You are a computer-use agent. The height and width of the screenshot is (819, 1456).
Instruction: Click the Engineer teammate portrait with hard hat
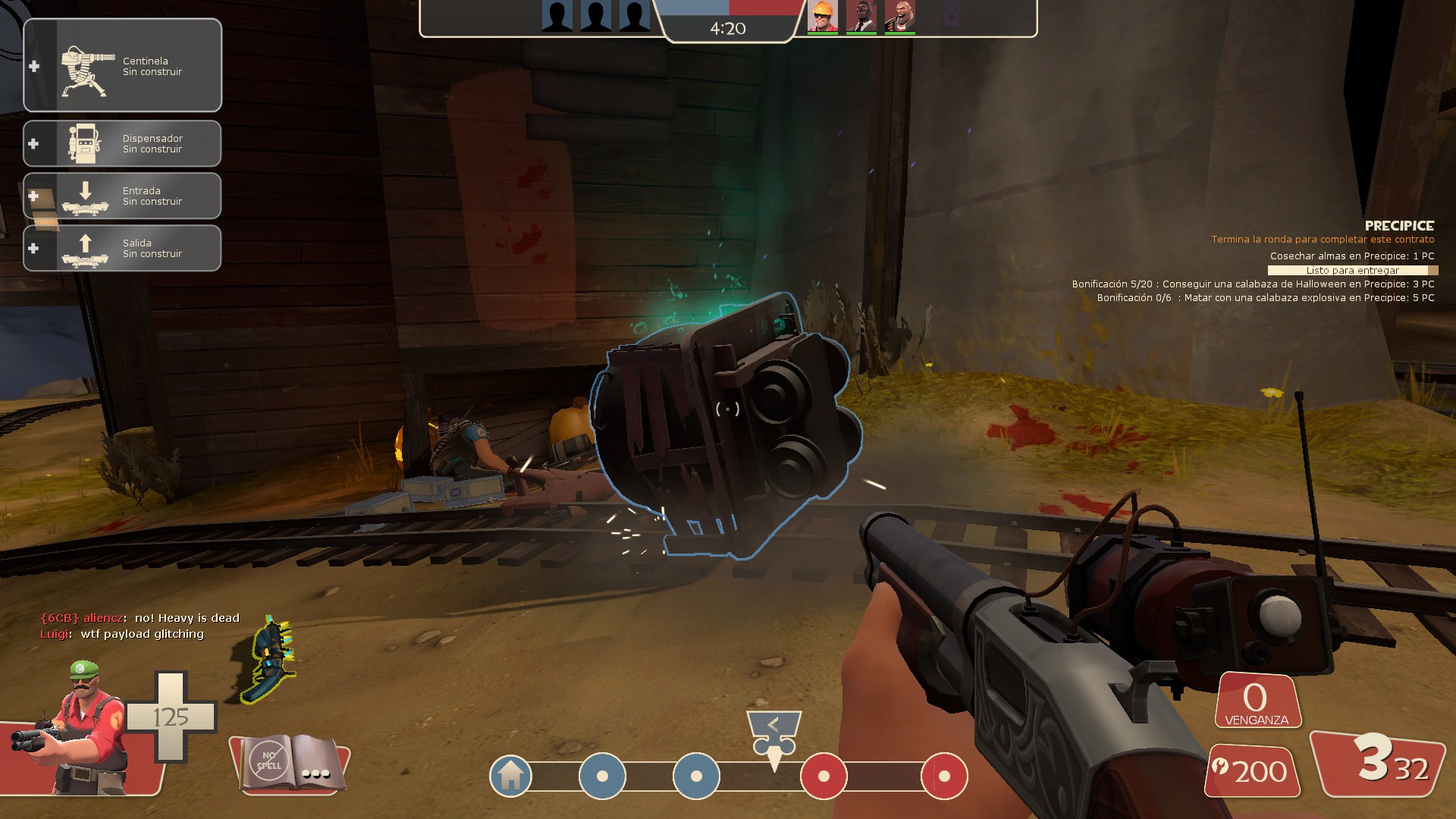[822, 16]
